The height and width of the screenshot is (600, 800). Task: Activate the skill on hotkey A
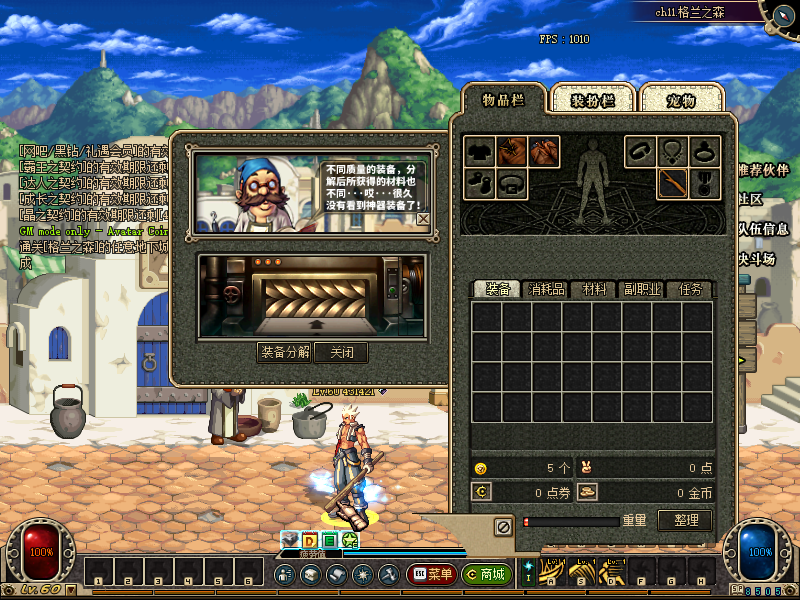pyautogui.click(x=551, y=574)
